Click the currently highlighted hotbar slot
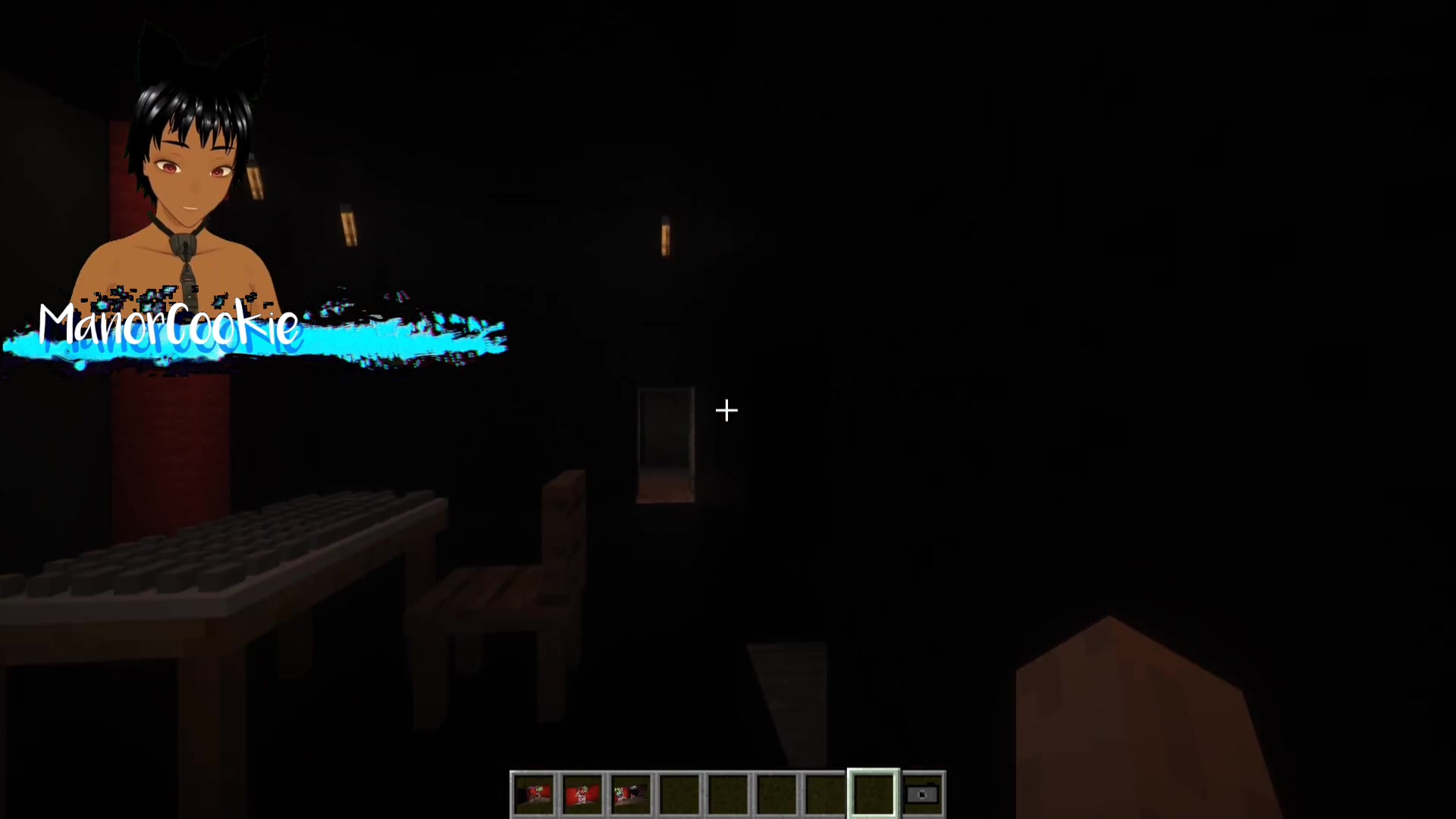 click(x=874, y=793)
